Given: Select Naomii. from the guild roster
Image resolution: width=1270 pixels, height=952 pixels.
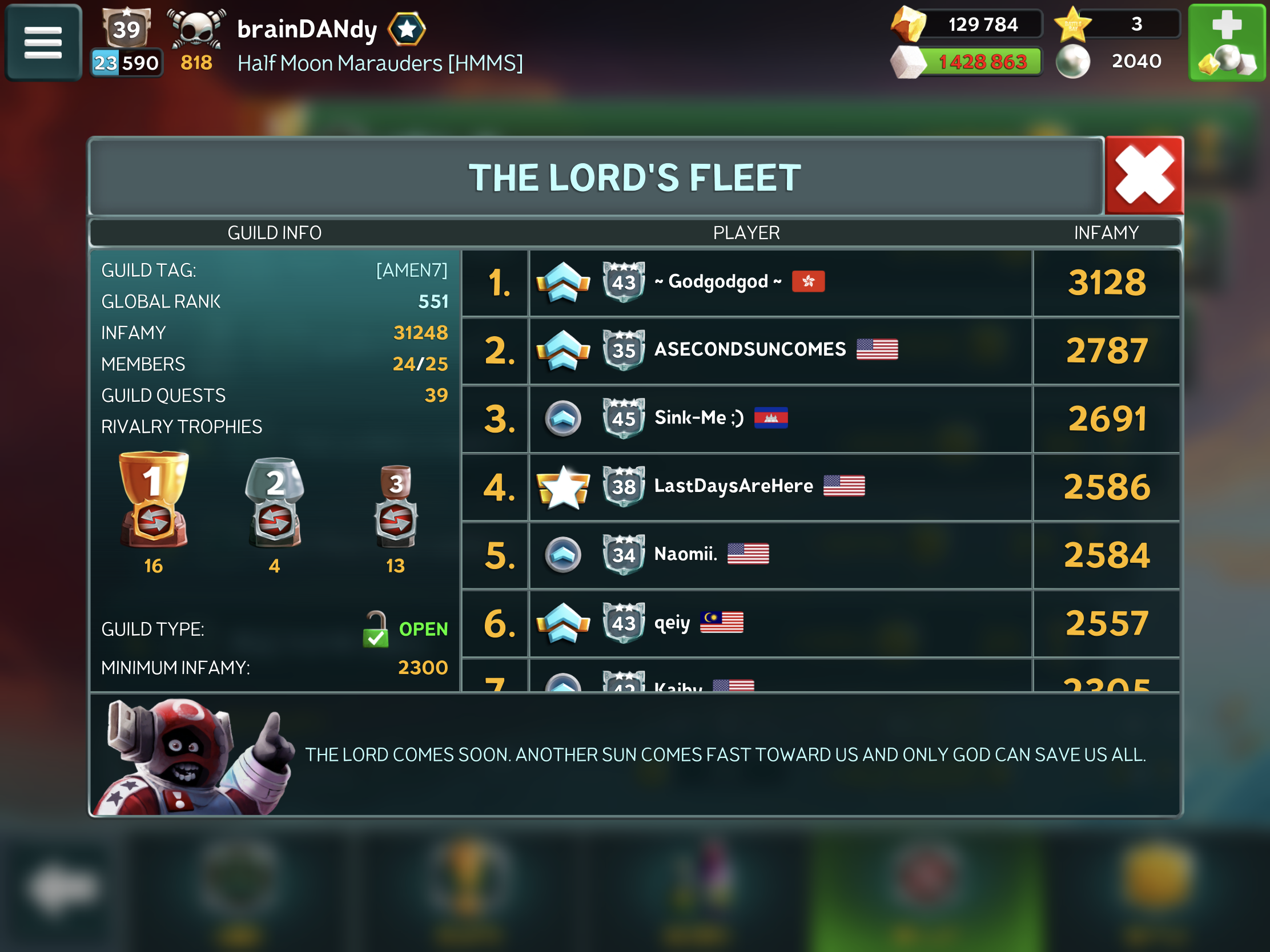Looking at the screenshot, I should [x=779, y=554].
